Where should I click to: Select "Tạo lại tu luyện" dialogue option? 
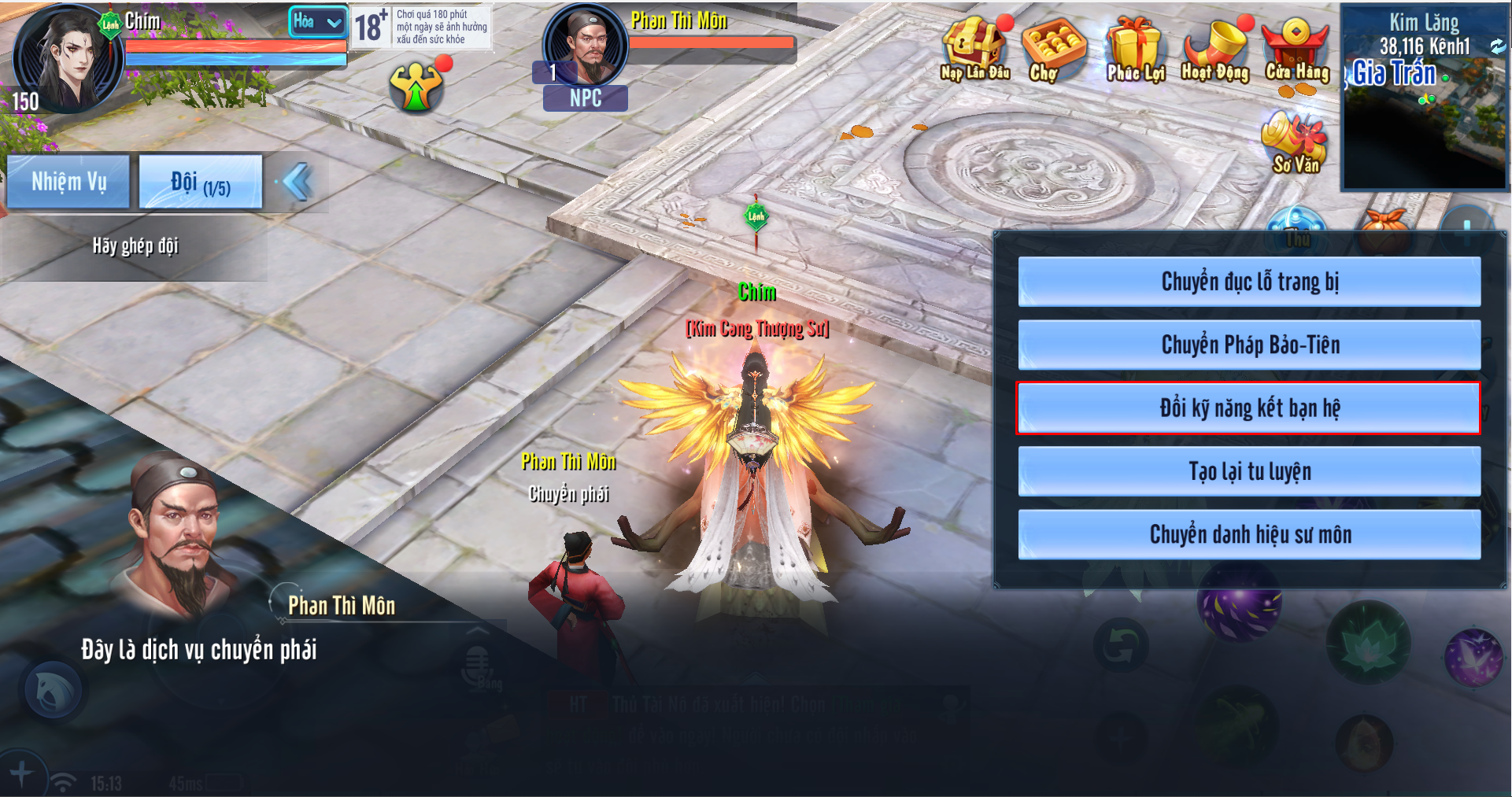coord(1249,471)
